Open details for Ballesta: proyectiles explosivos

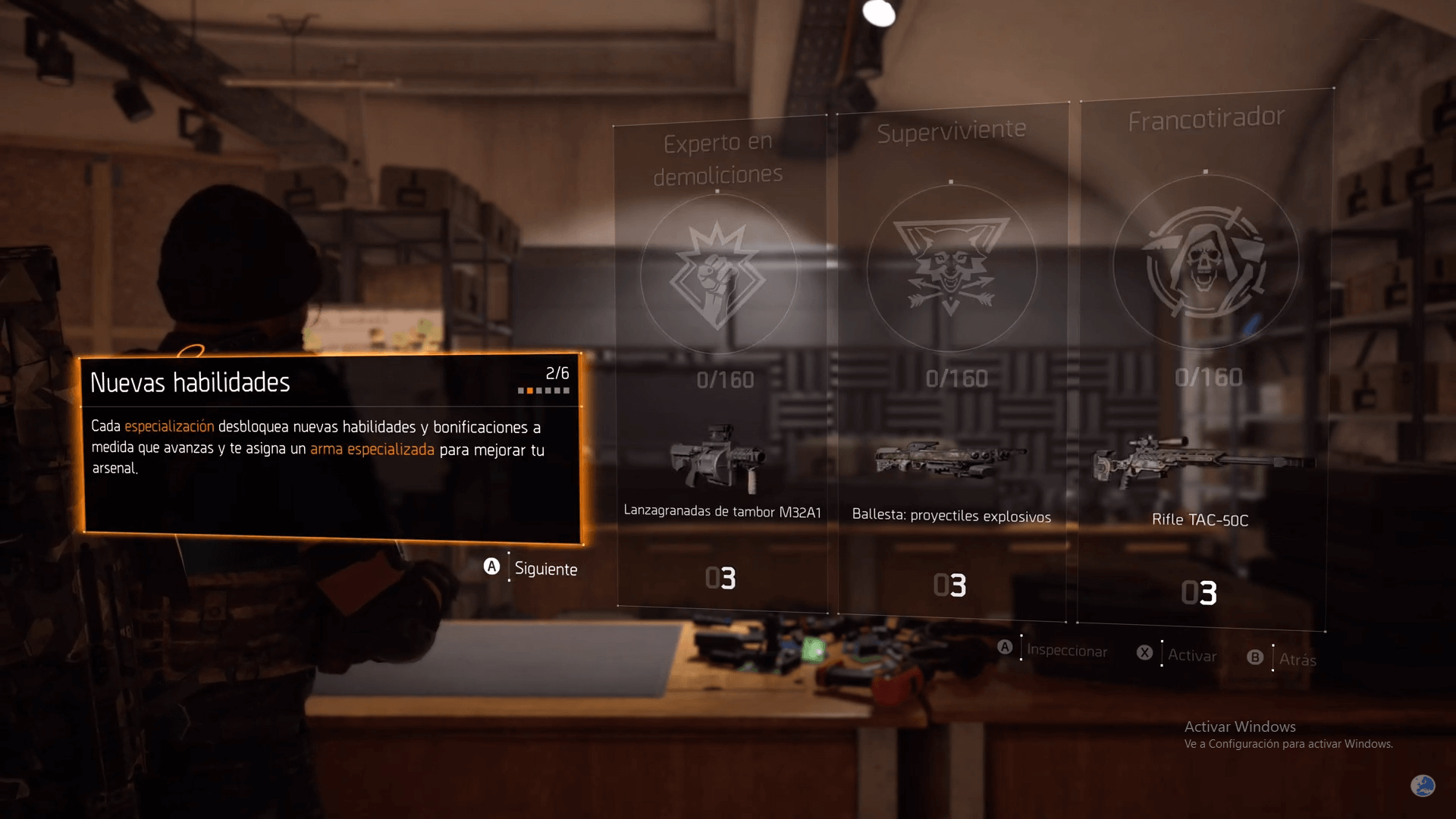coord(950,516)
